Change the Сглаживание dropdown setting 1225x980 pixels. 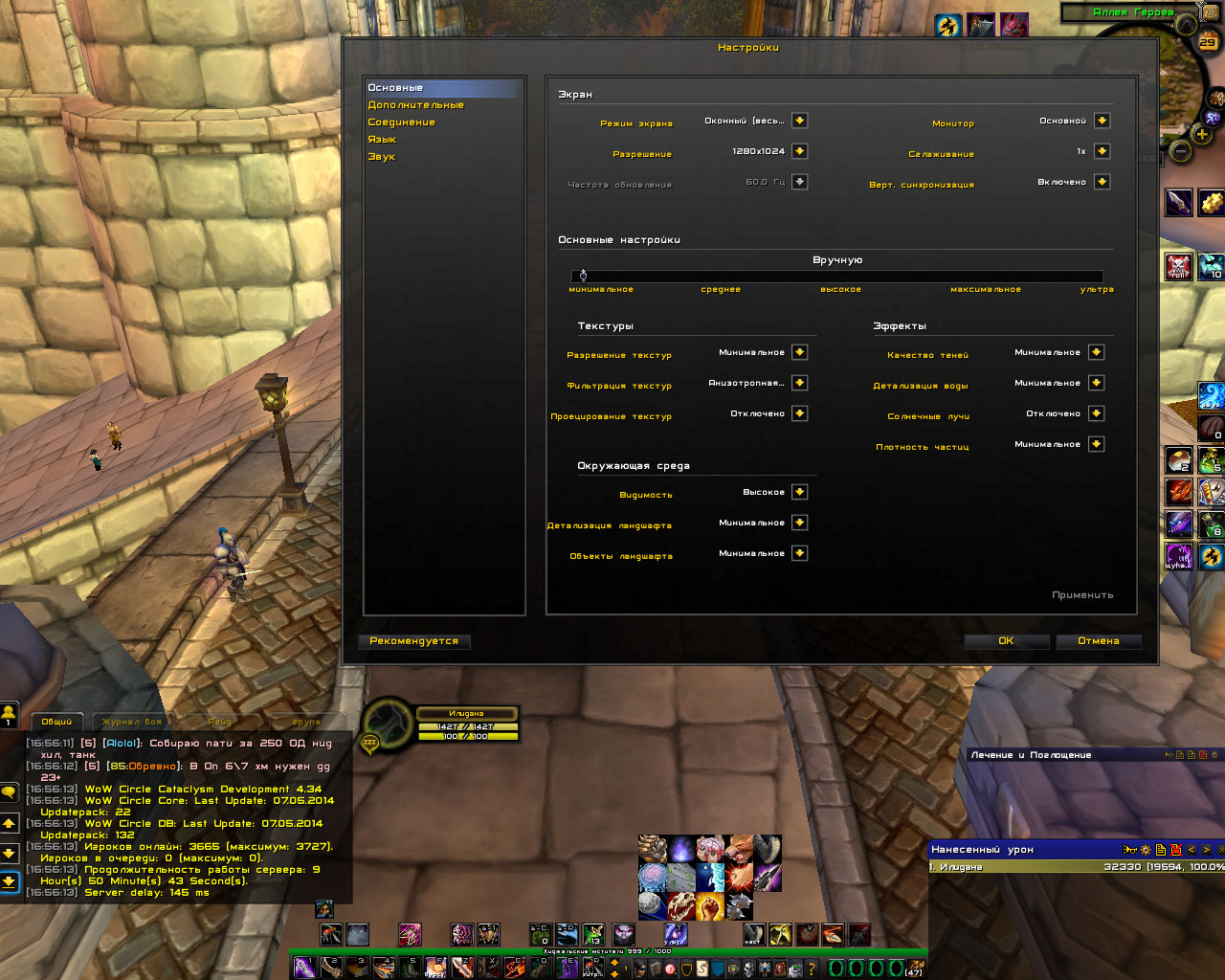[x=1102, y=151]
